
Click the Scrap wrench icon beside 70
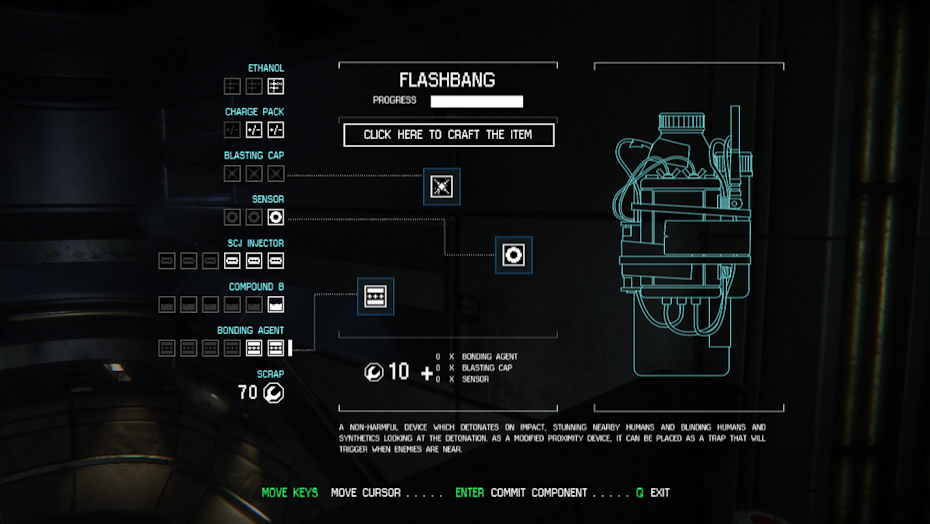[273, 393]
